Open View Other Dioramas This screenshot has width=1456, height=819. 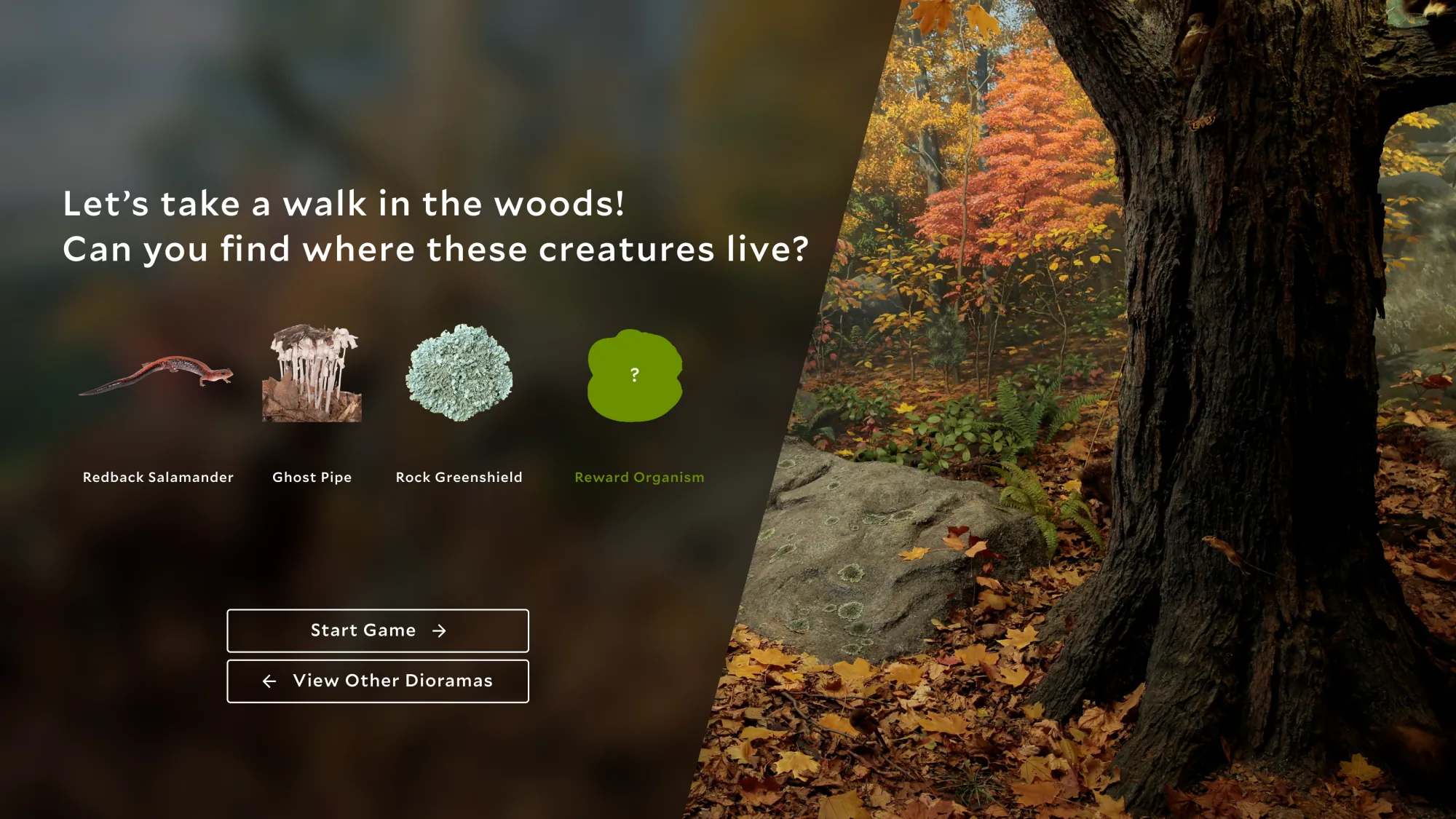377,681
